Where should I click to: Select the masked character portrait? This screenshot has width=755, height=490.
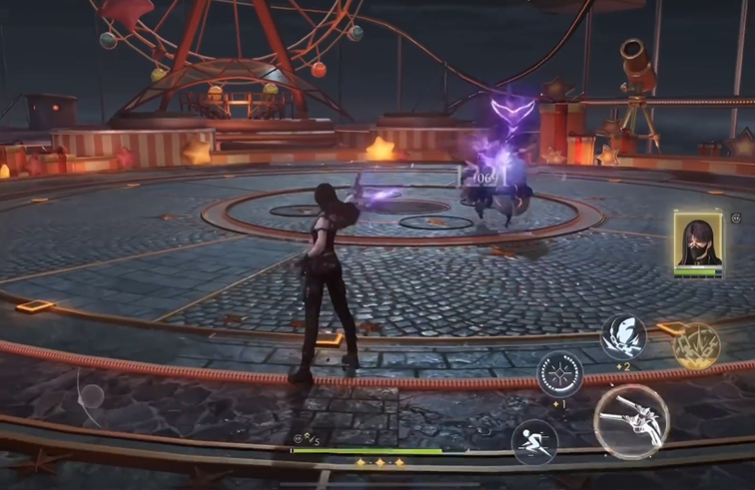(698, 243)
